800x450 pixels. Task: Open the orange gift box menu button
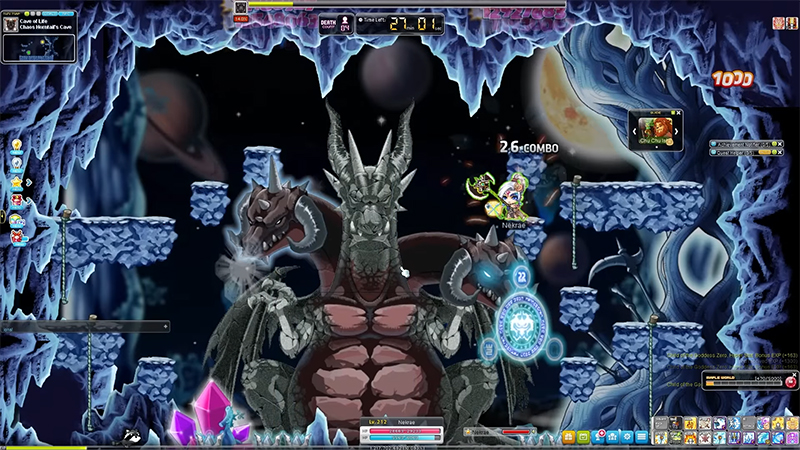click(x=568, y=437)
